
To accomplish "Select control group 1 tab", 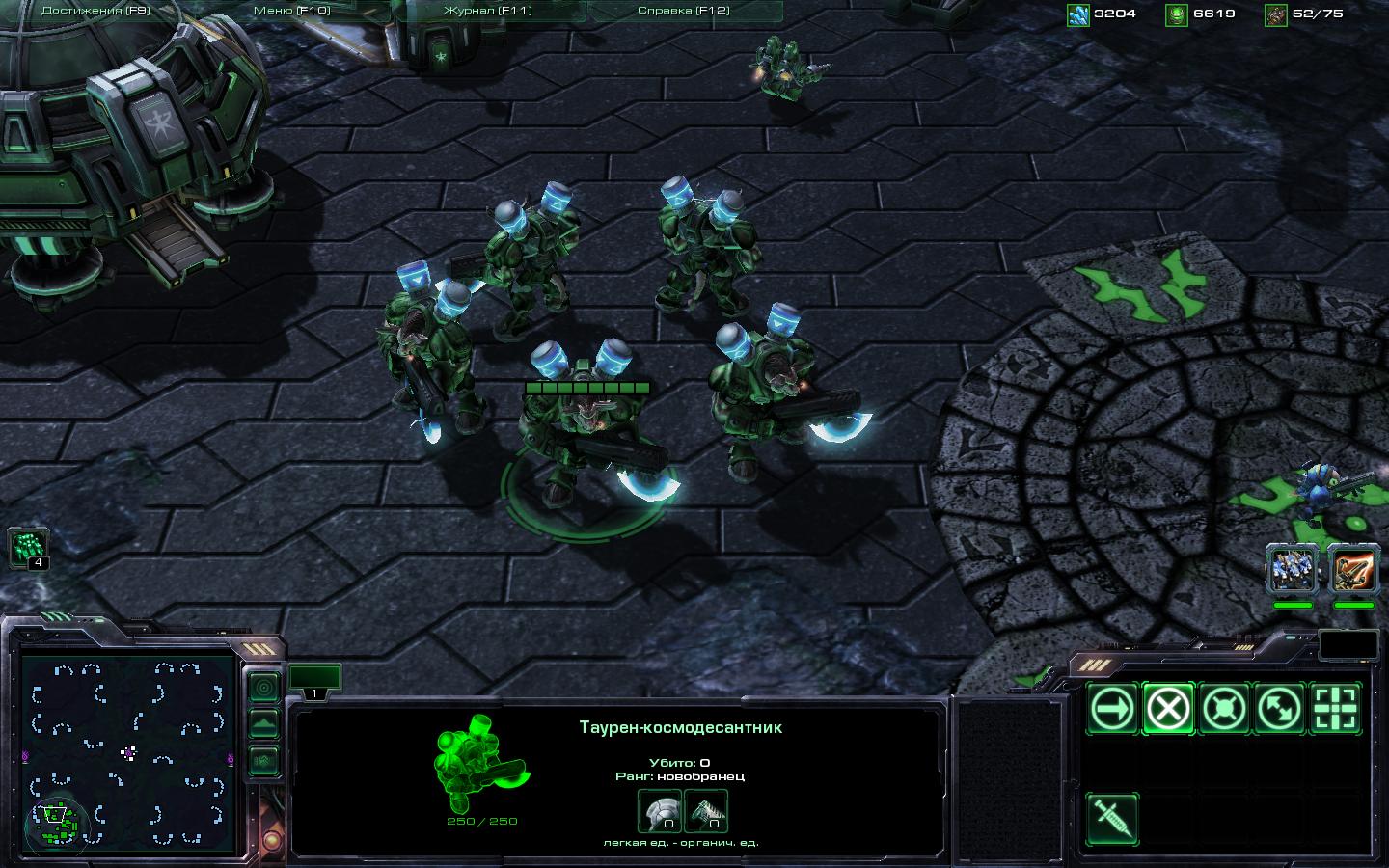I will (314, 679).
